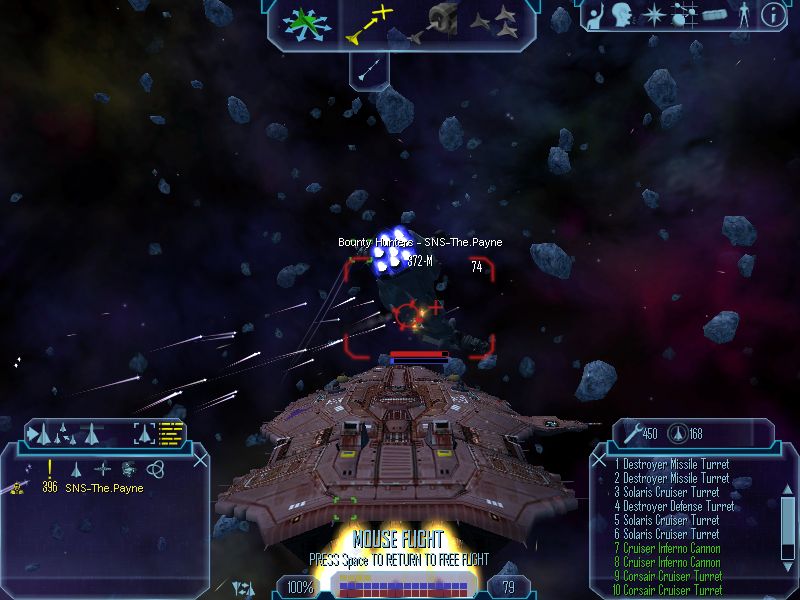Image resolution: width=800 pixels, height=600 pixels.
Task: Open the talking-head chat icon
Action: pos(626,15)
